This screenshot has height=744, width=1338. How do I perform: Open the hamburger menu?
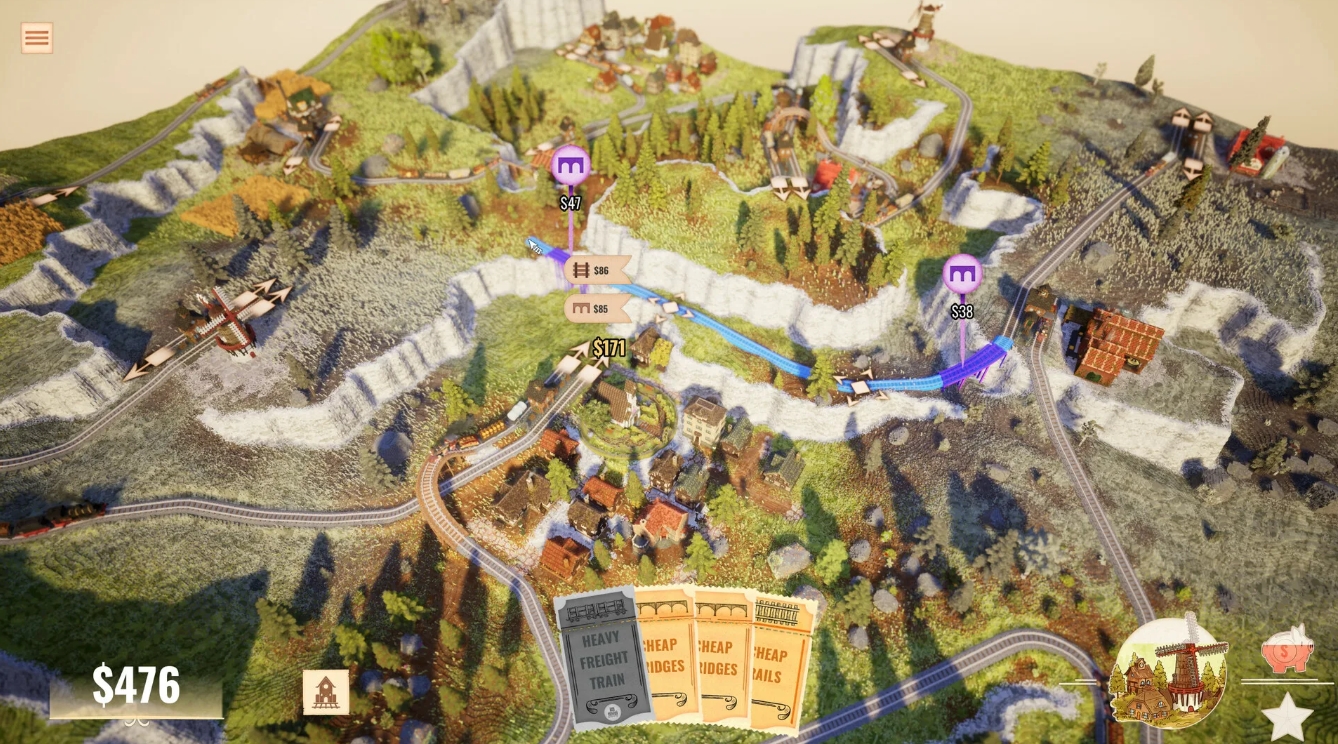[37, 38]
